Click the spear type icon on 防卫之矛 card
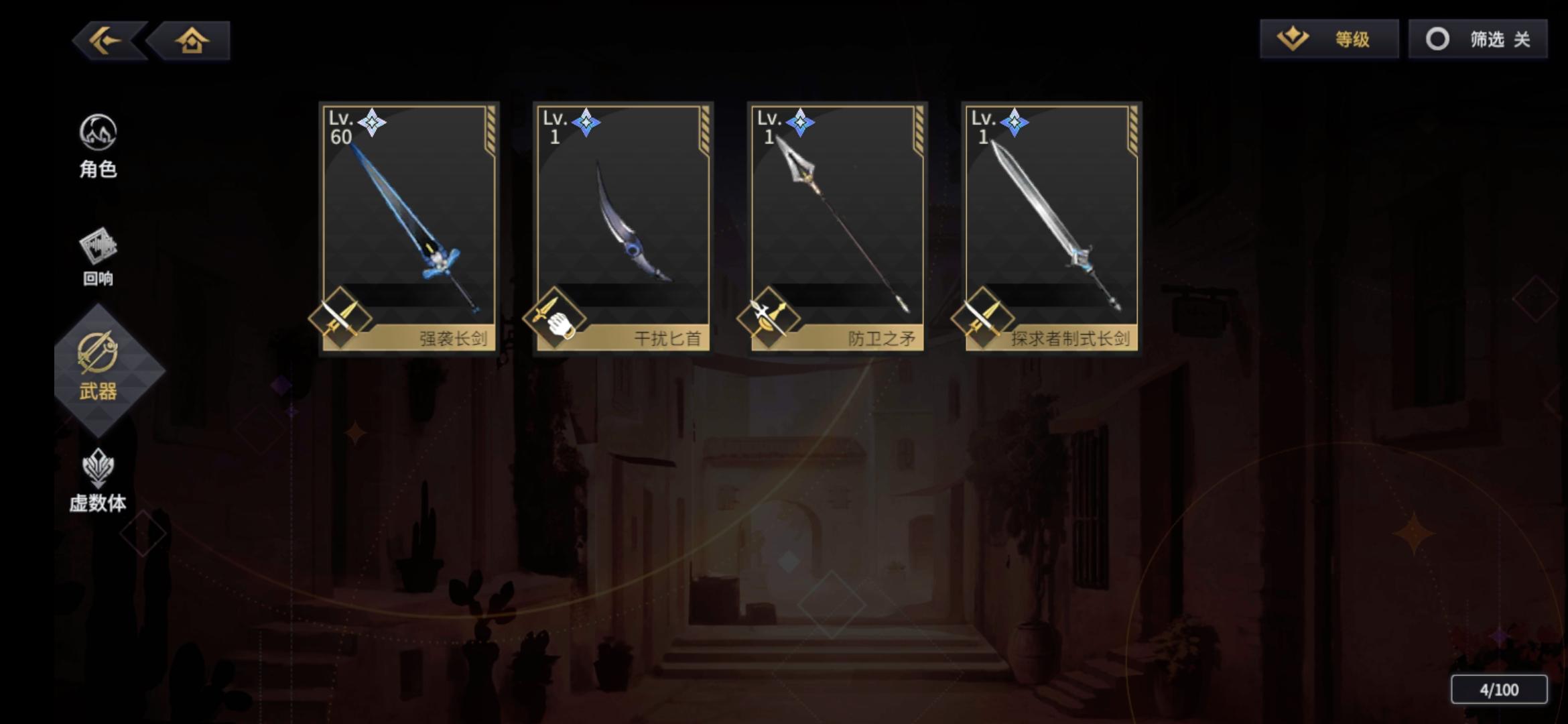The height and width of the screenshot is (724, 1568). point(769,316)
